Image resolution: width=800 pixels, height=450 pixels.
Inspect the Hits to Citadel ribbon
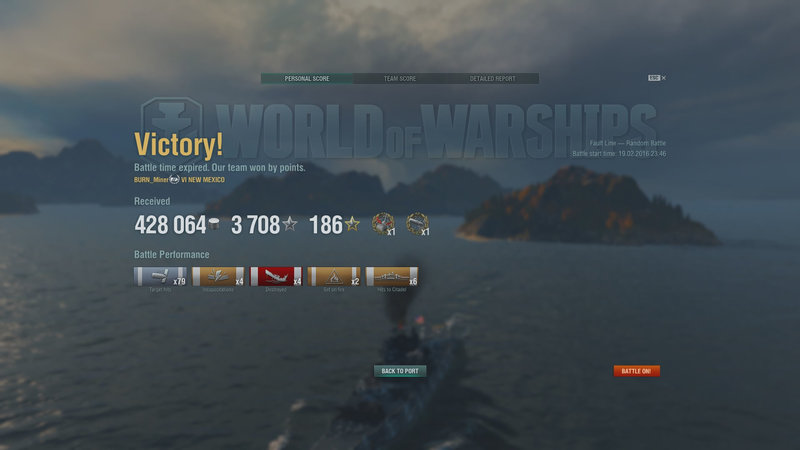(392, 277)
